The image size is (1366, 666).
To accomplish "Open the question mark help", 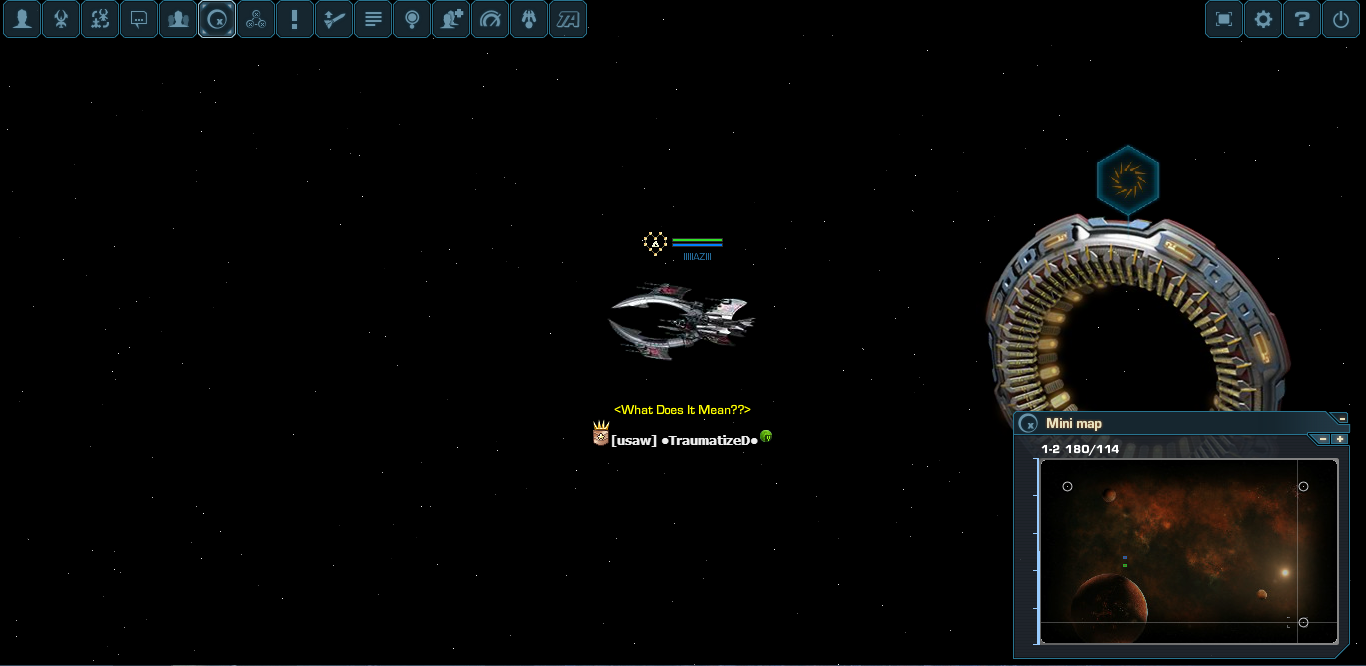I will [x=1302, y=19].
